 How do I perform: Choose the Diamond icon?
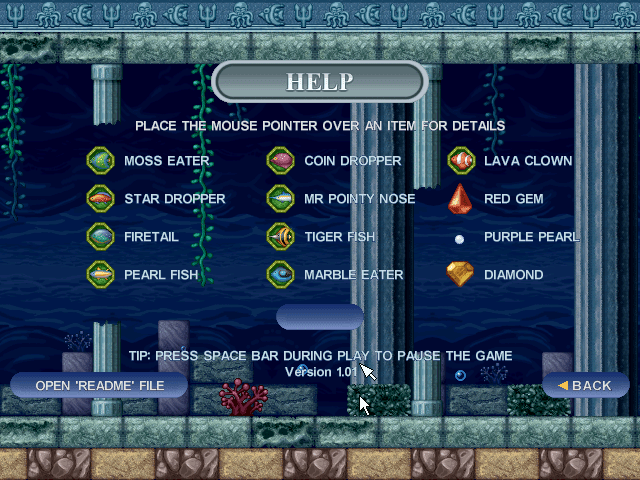[x=460, y=274]
